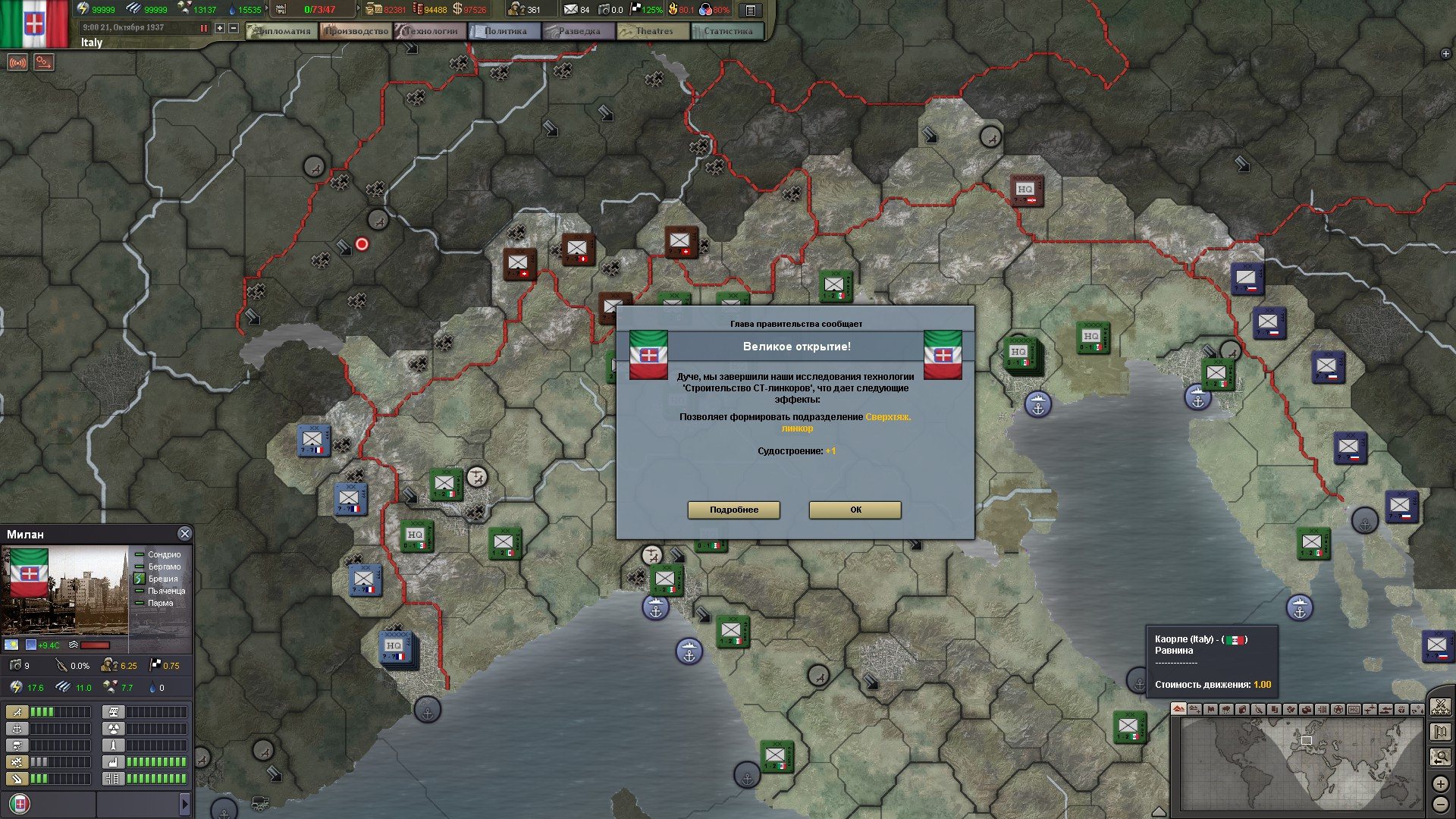Switch to the Производство (Production) tab
The width and height of the screenshot is (1456, 819).
tap(356, 31)
